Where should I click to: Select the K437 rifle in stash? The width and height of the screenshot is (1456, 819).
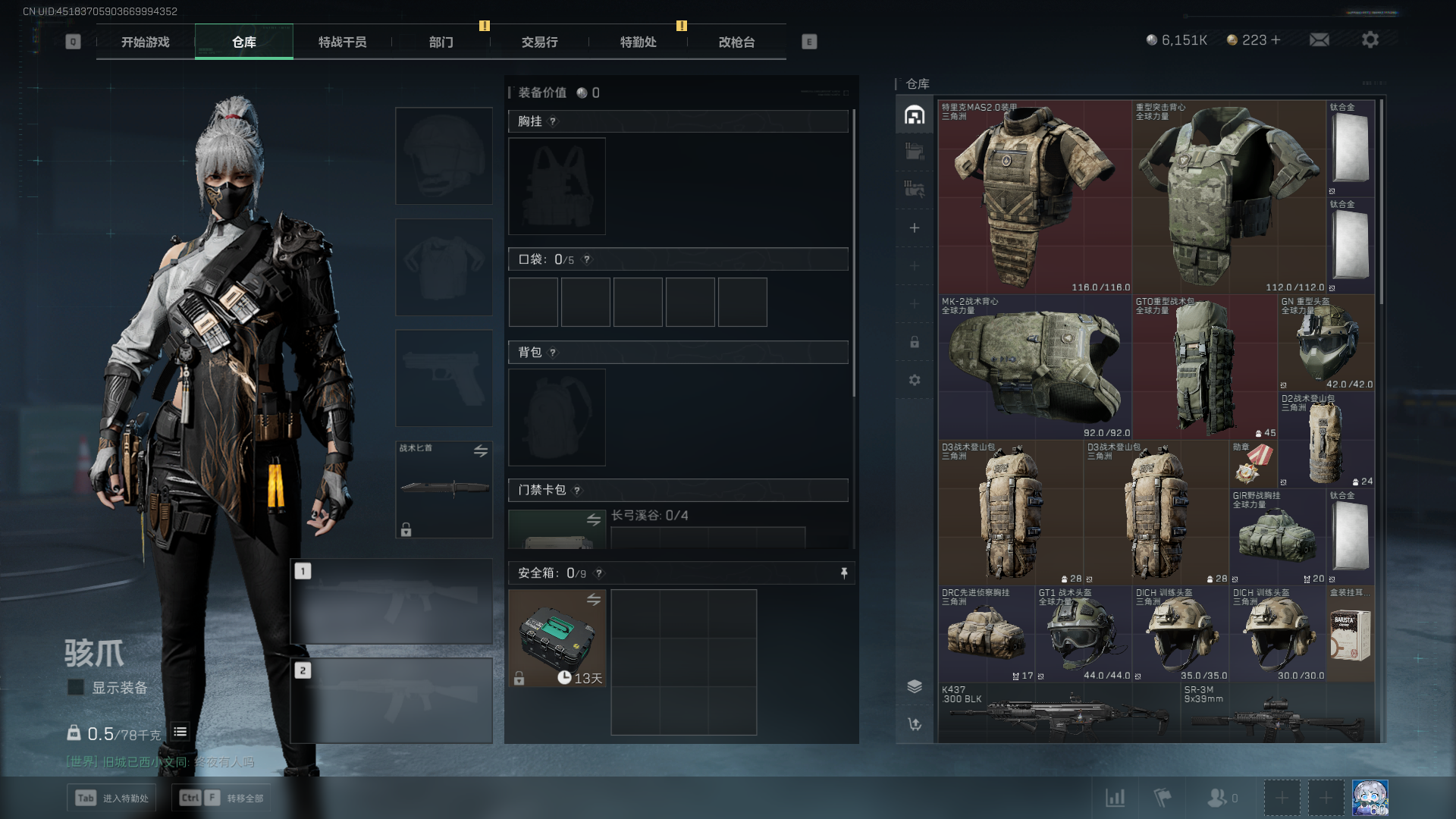coord(1059,714)
